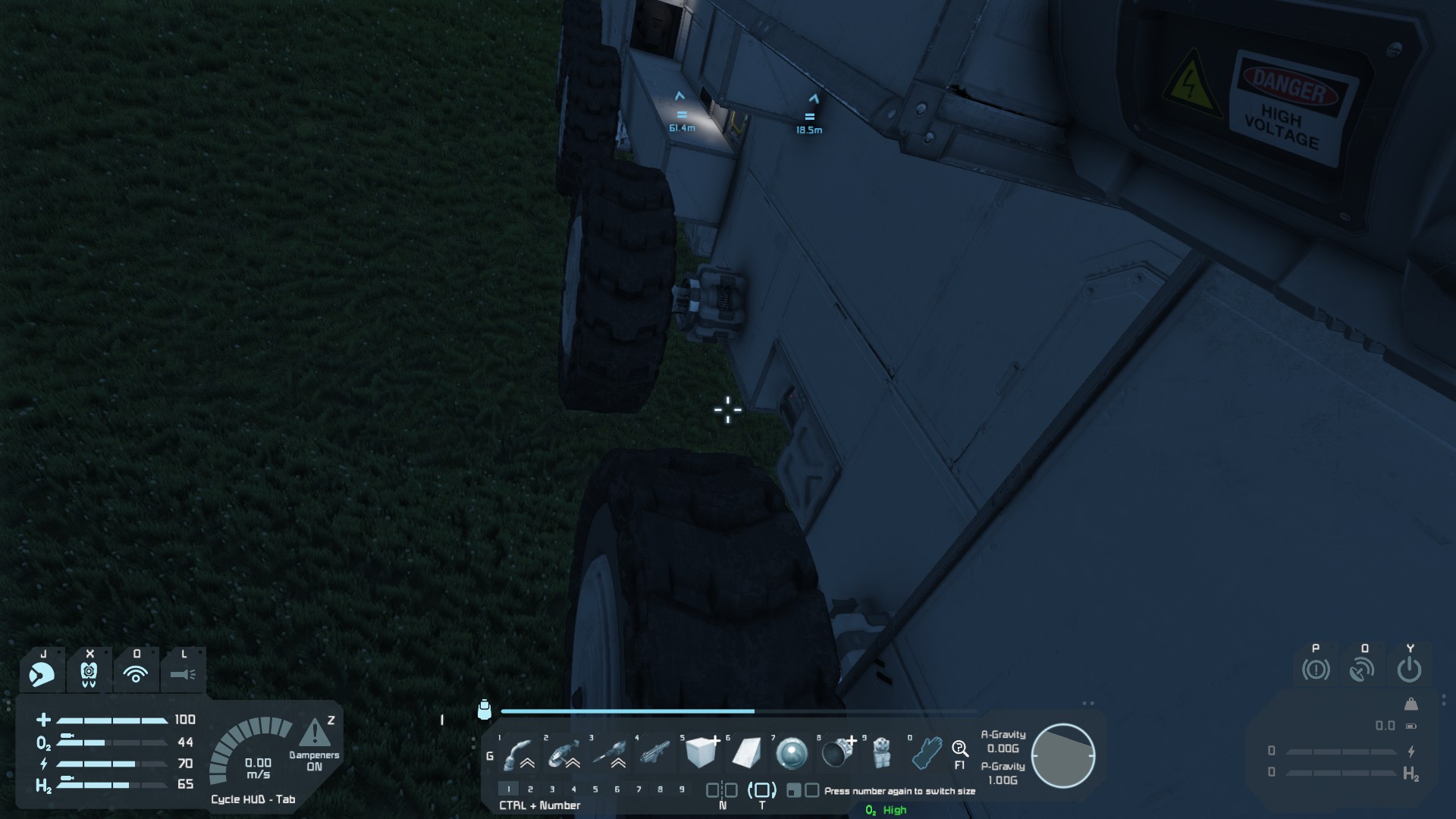Open the help magnifier icon
The width and height of the screenshot is (1456, 819).
[960, 750]
